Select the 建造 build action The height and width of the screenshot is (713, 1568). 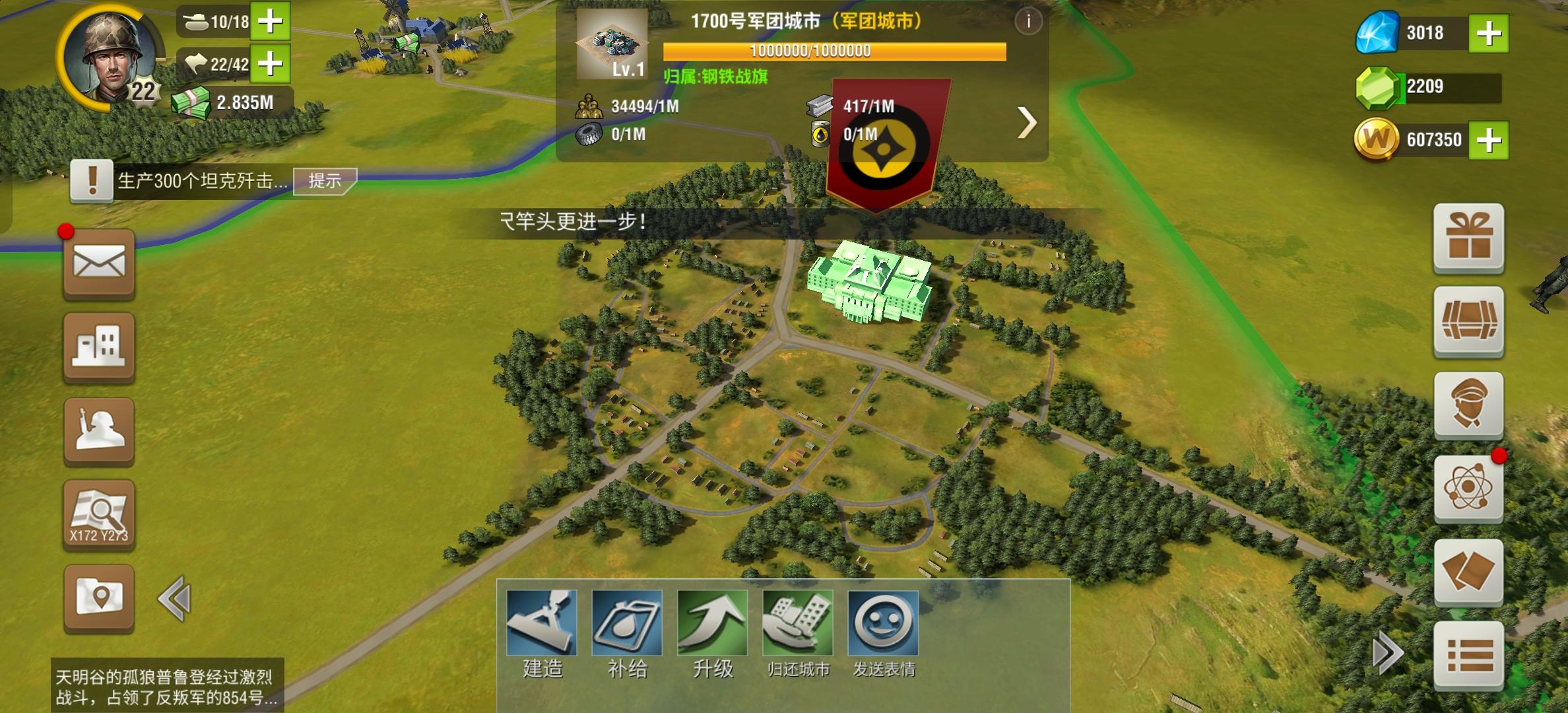[x=541, y=621]
